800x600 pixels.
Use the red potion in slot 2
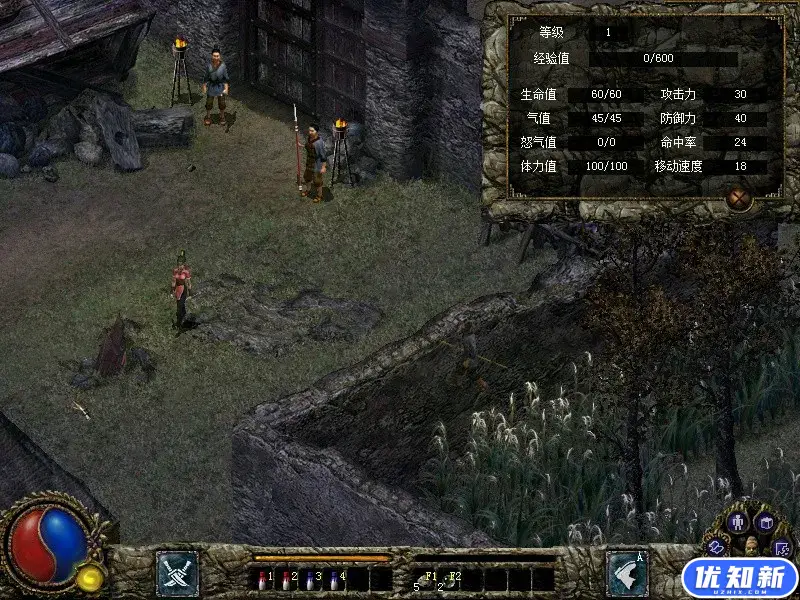click(x=286, y=578)
